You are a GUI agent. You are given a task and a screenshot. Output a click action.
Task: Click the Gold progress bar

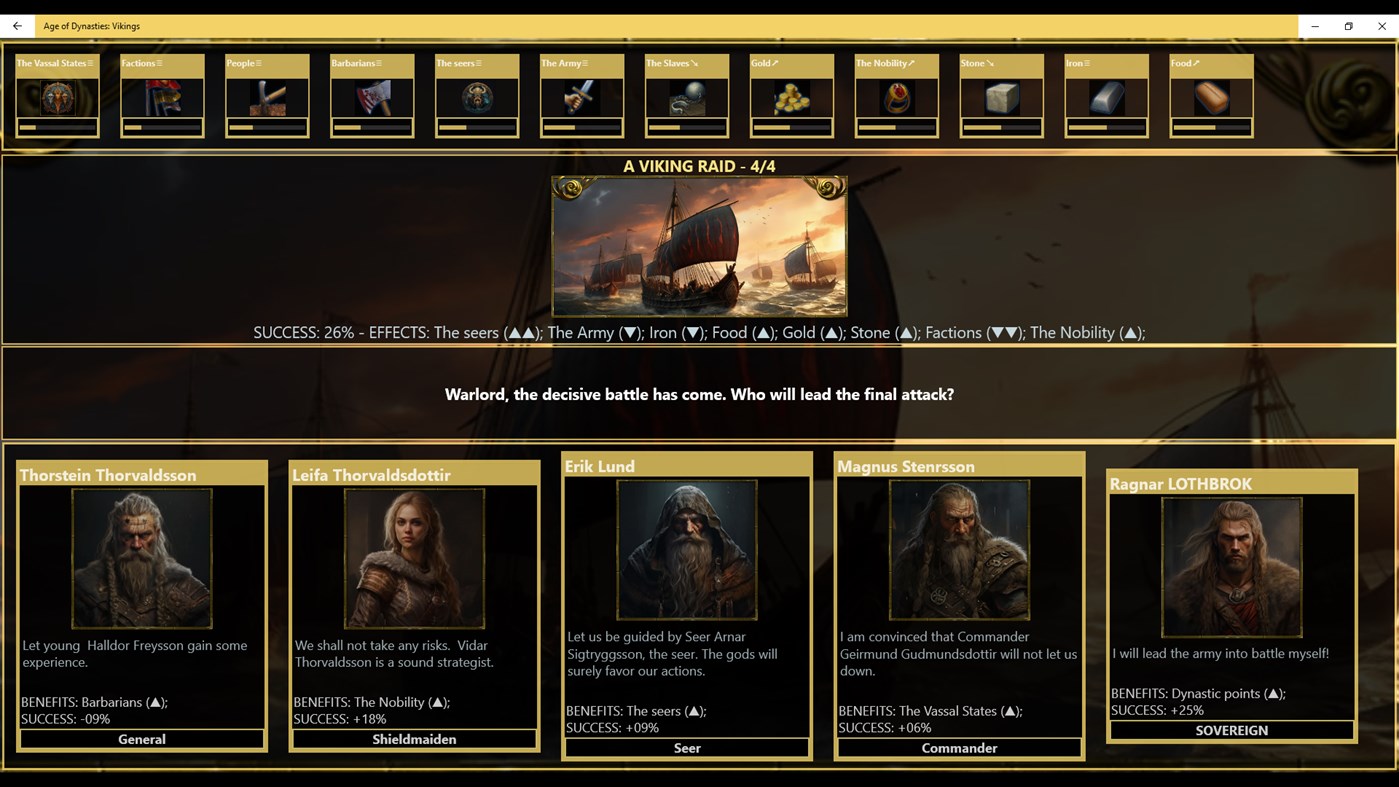coord(790,128)
